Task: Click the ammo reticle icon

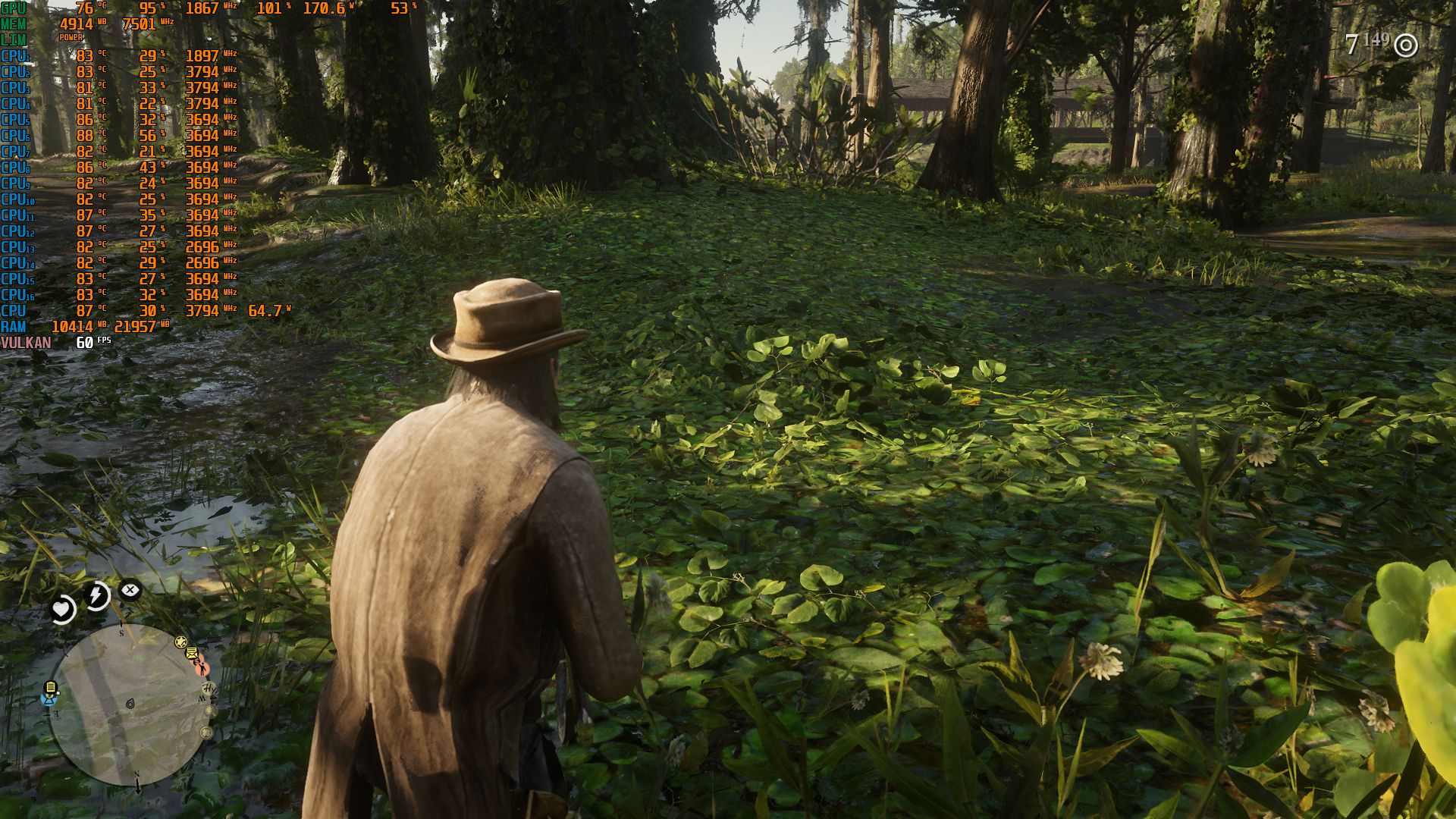Action: coord(1406,45)
